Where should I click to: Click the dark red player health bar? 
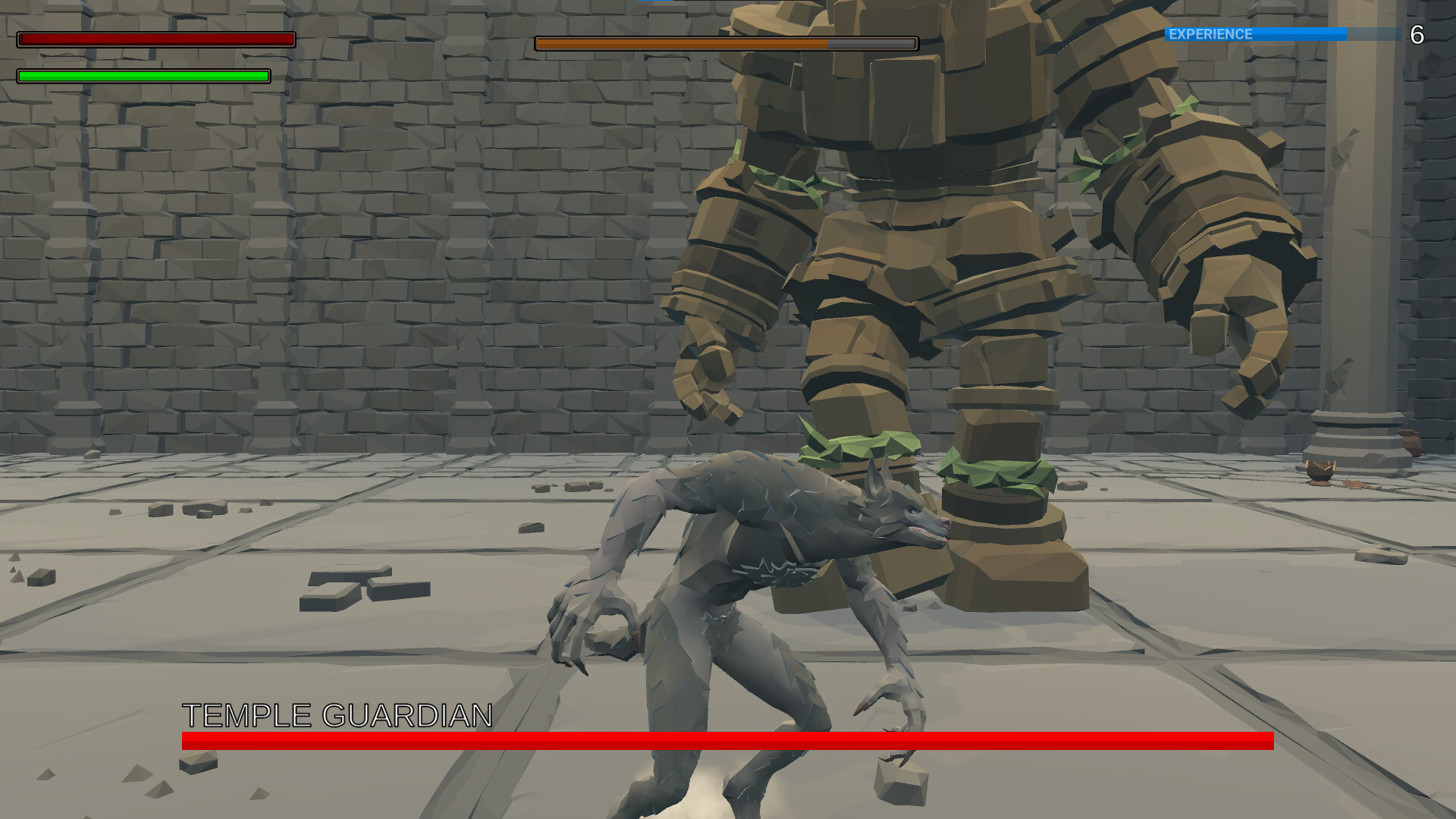tap(155, 39)
